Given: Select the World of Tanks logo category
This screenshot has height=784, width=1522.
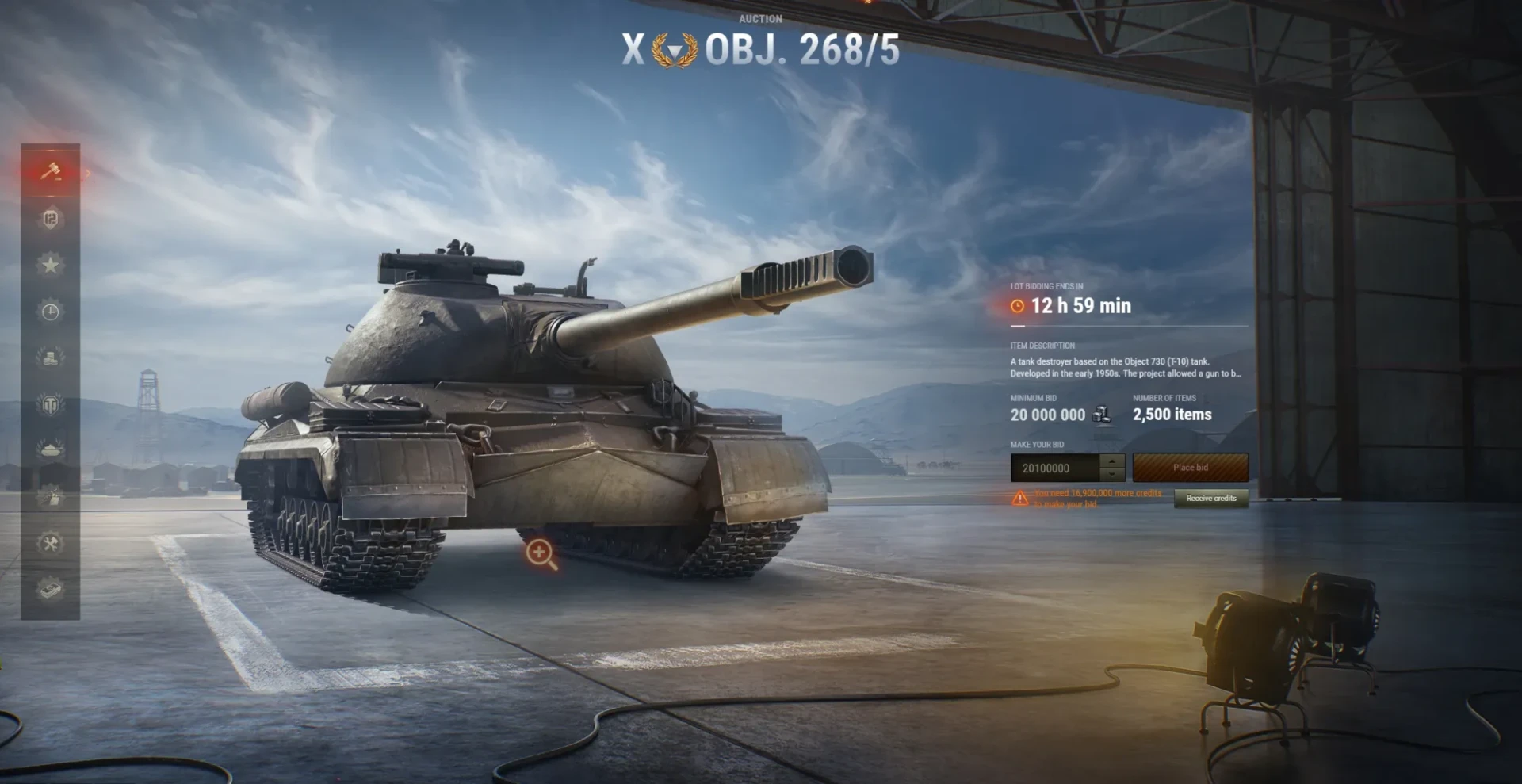Looking at the screenshot, I should 50,405.
